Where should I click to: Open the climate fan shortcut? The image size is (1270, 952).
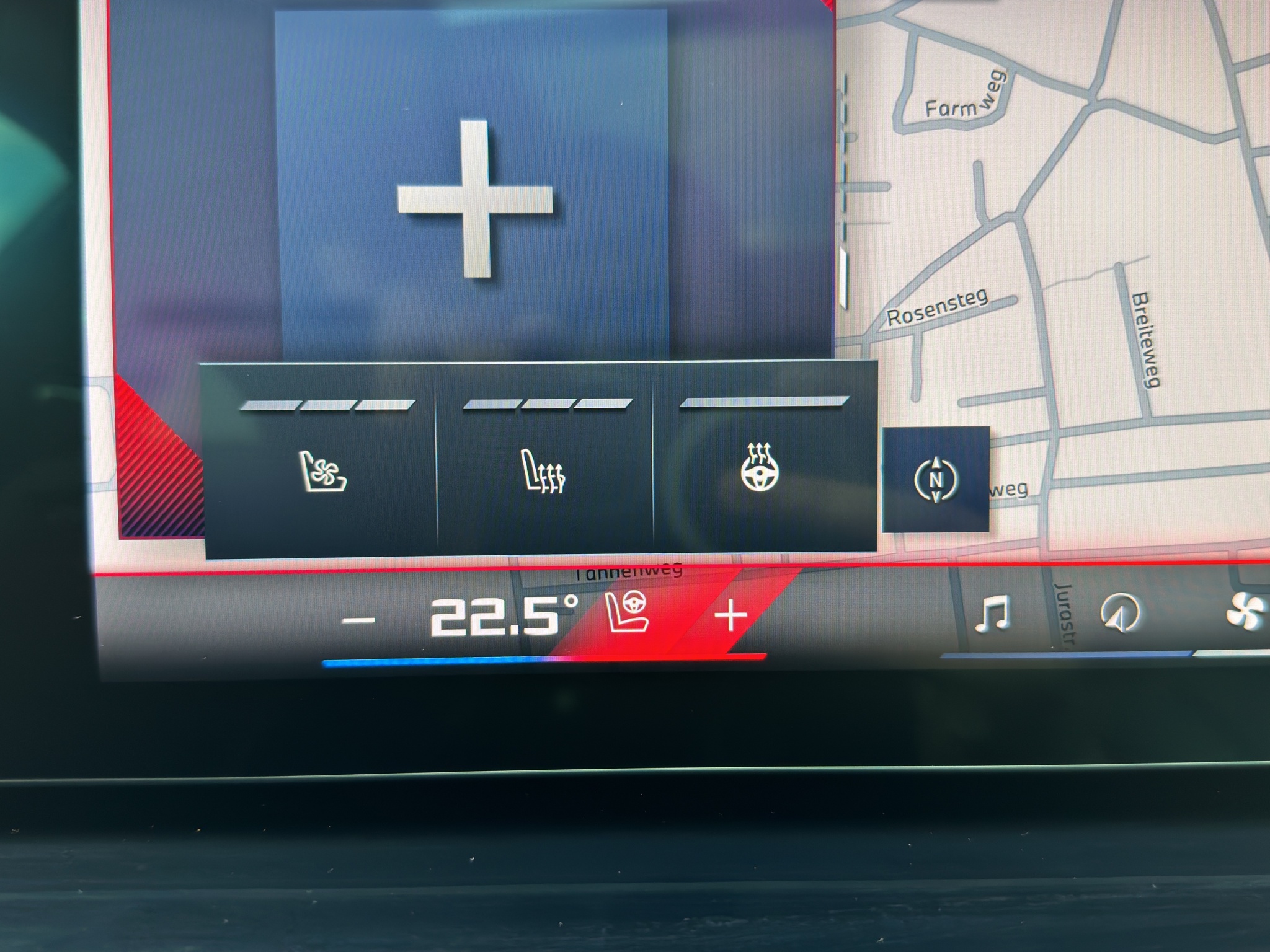point(1245,613)
